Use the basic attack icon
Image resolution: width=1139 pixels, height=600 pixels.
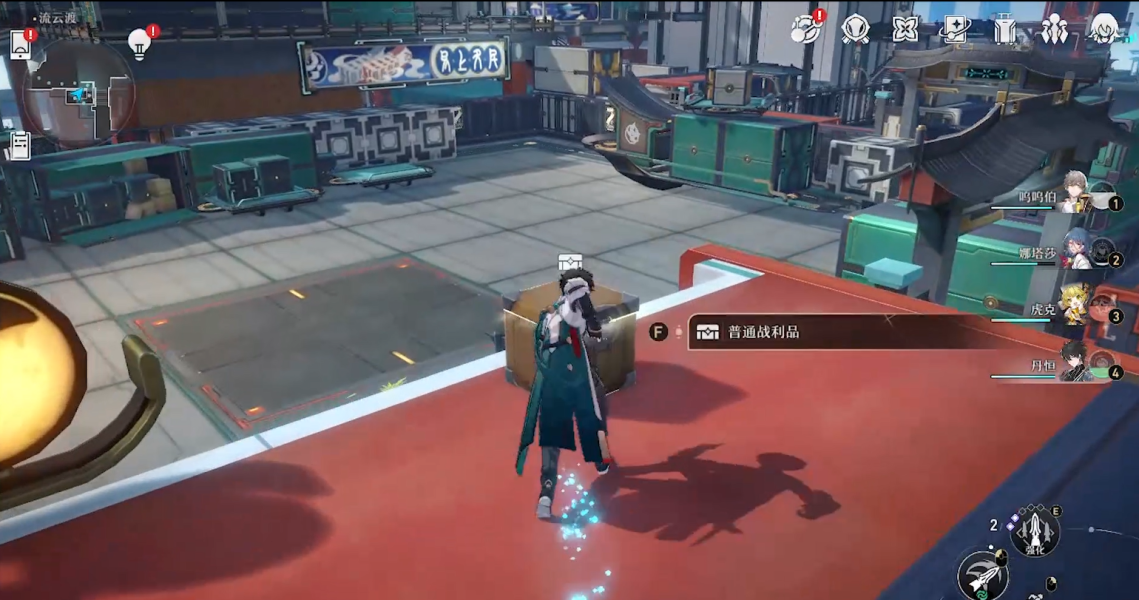pos(982,576)
